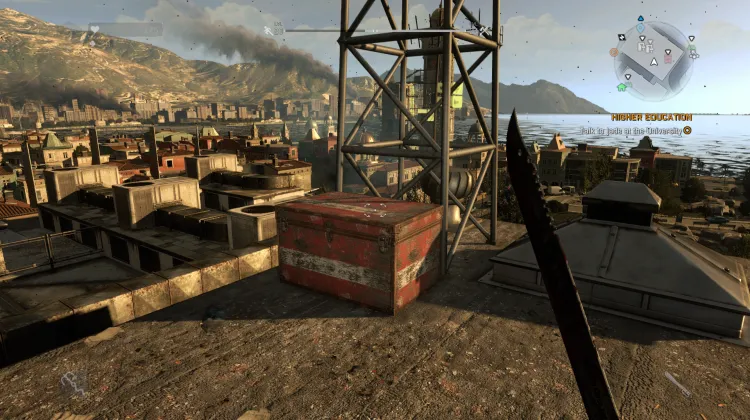Select the pink marker on the minimap

669,57
